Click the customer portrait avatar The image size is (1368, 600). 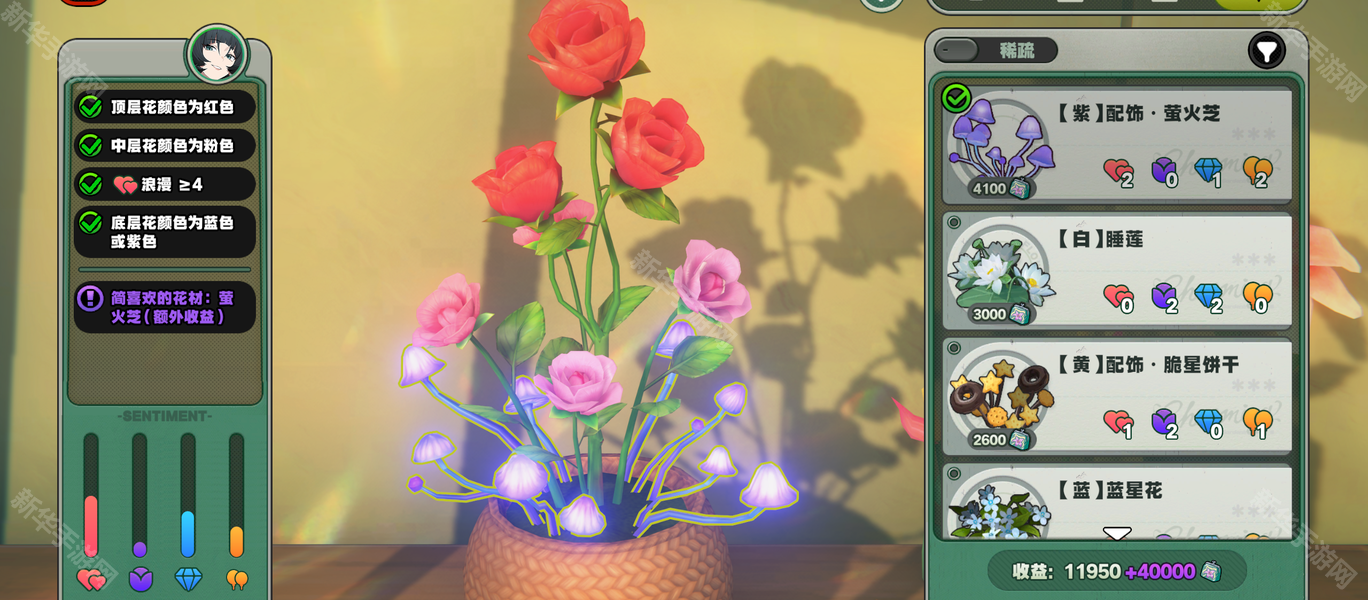(x=217, y=54)
